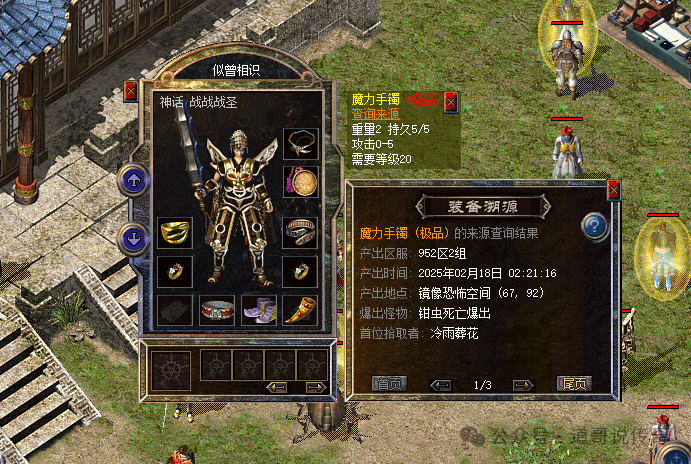Screen dimensions: 691x464
Task: Select the gold medal equipment slot
Action: [x=300, y=183]
